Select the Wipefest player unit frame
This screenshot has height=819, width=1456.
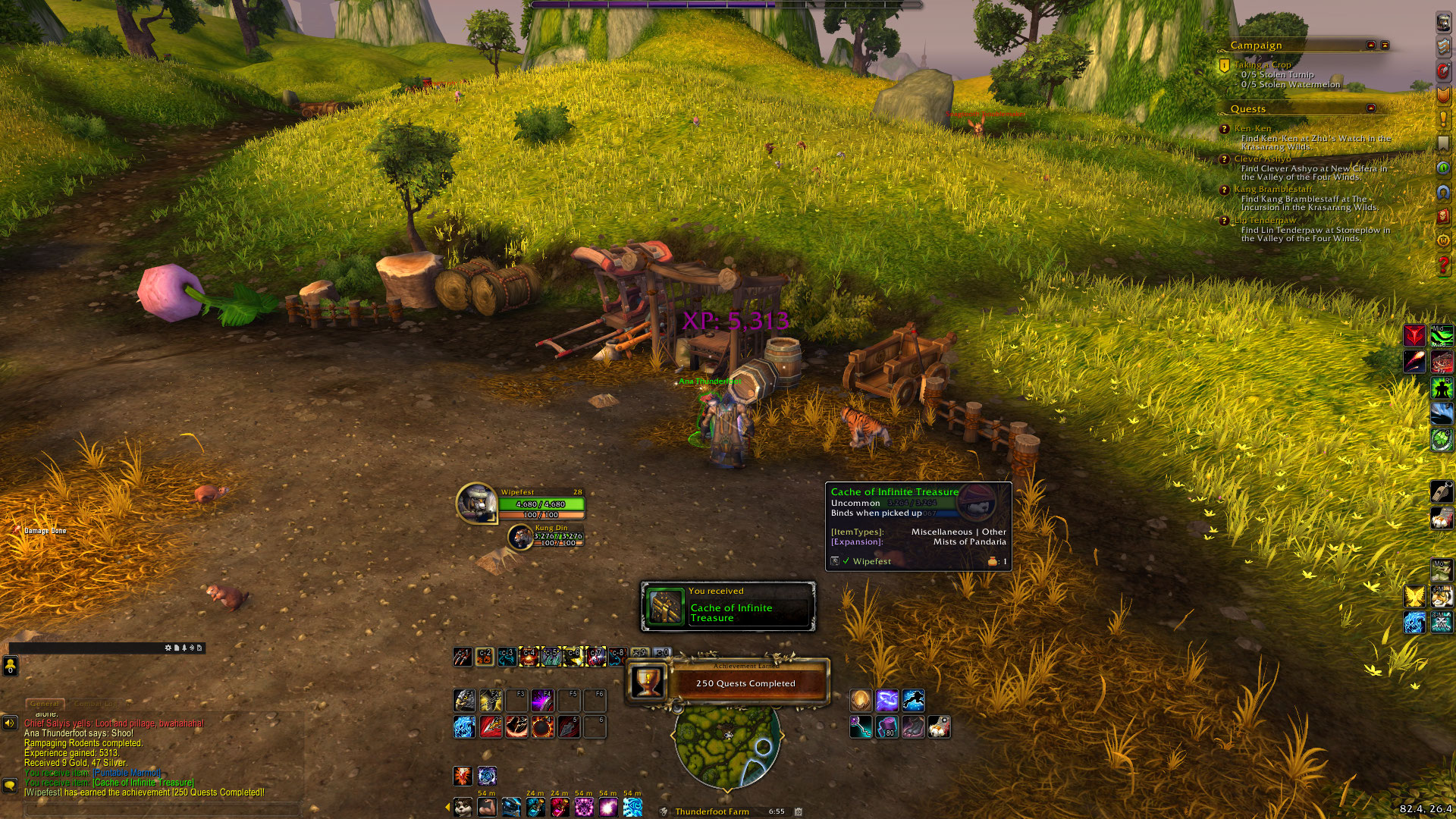click(522, 504)
